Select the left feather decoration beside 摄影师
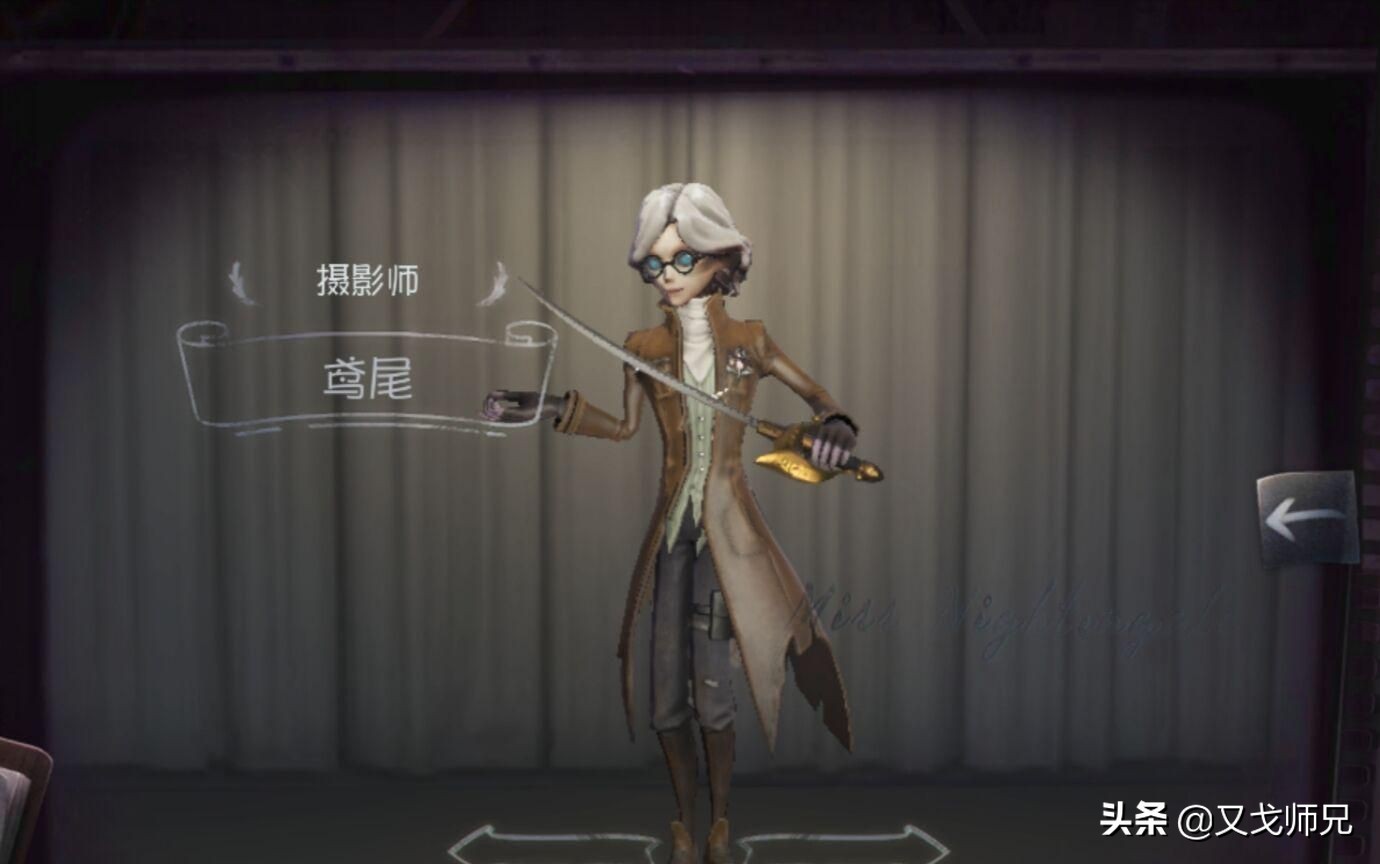Screen dimensions: 1380x864 click(x=237, y=279)
